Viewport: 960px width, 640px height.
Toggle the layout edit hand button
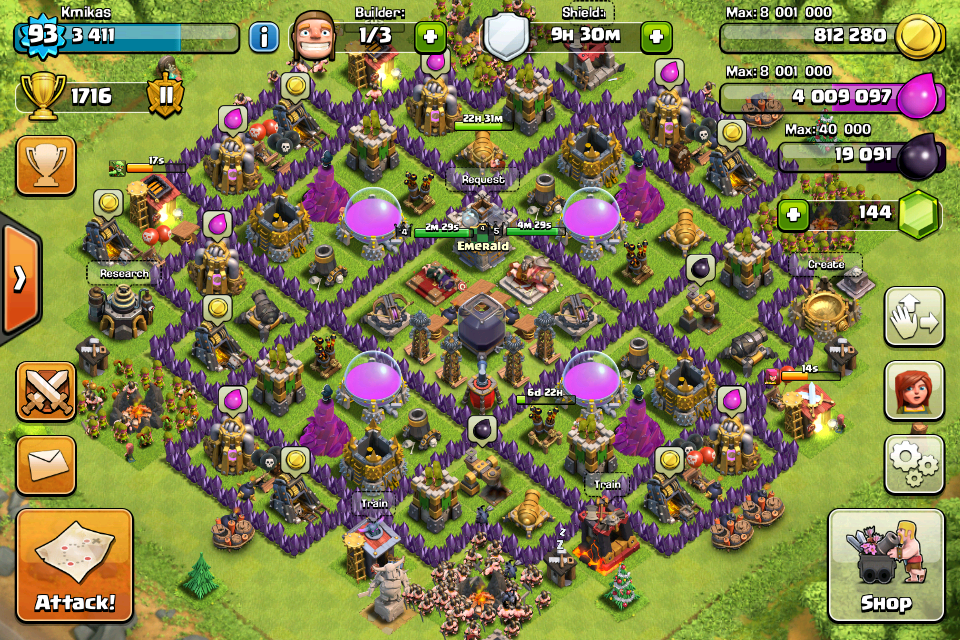(x=914, y=317)
